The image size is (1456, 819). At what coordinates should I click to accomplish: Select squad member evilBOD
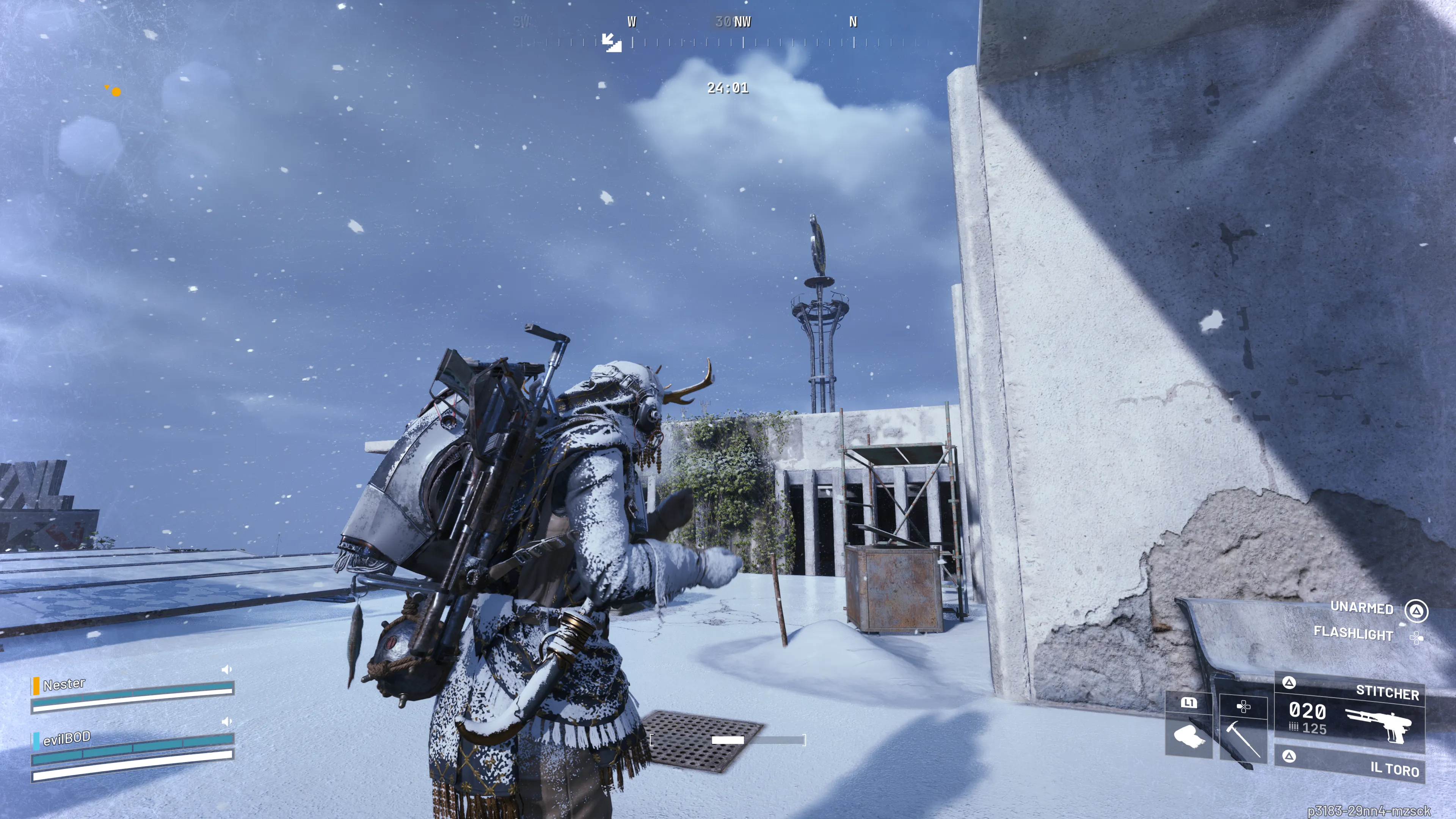tap(67, 738)
